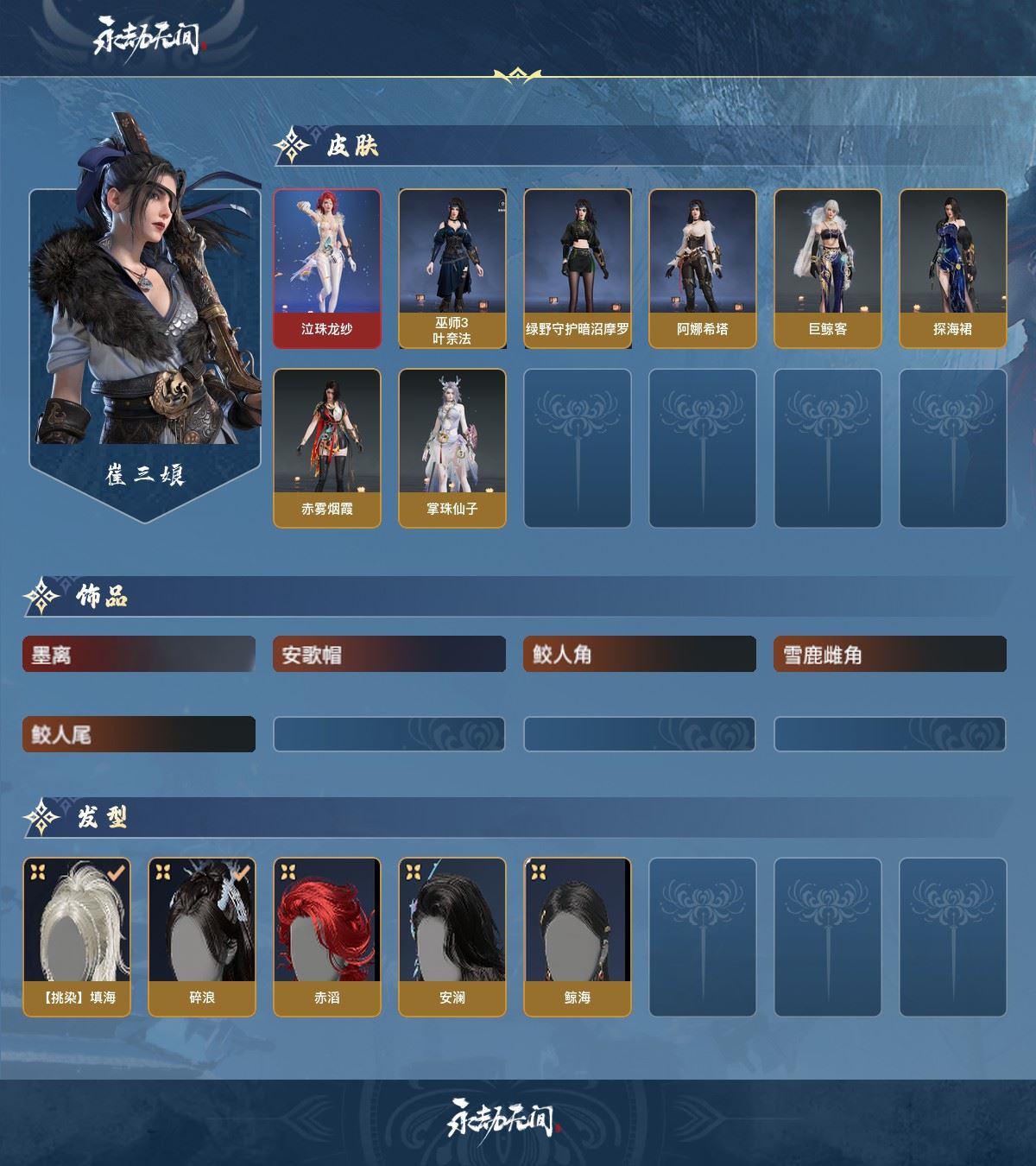Select the 墨离 accessory entry
This screenshot has width=1036, height=1166.
139,655
